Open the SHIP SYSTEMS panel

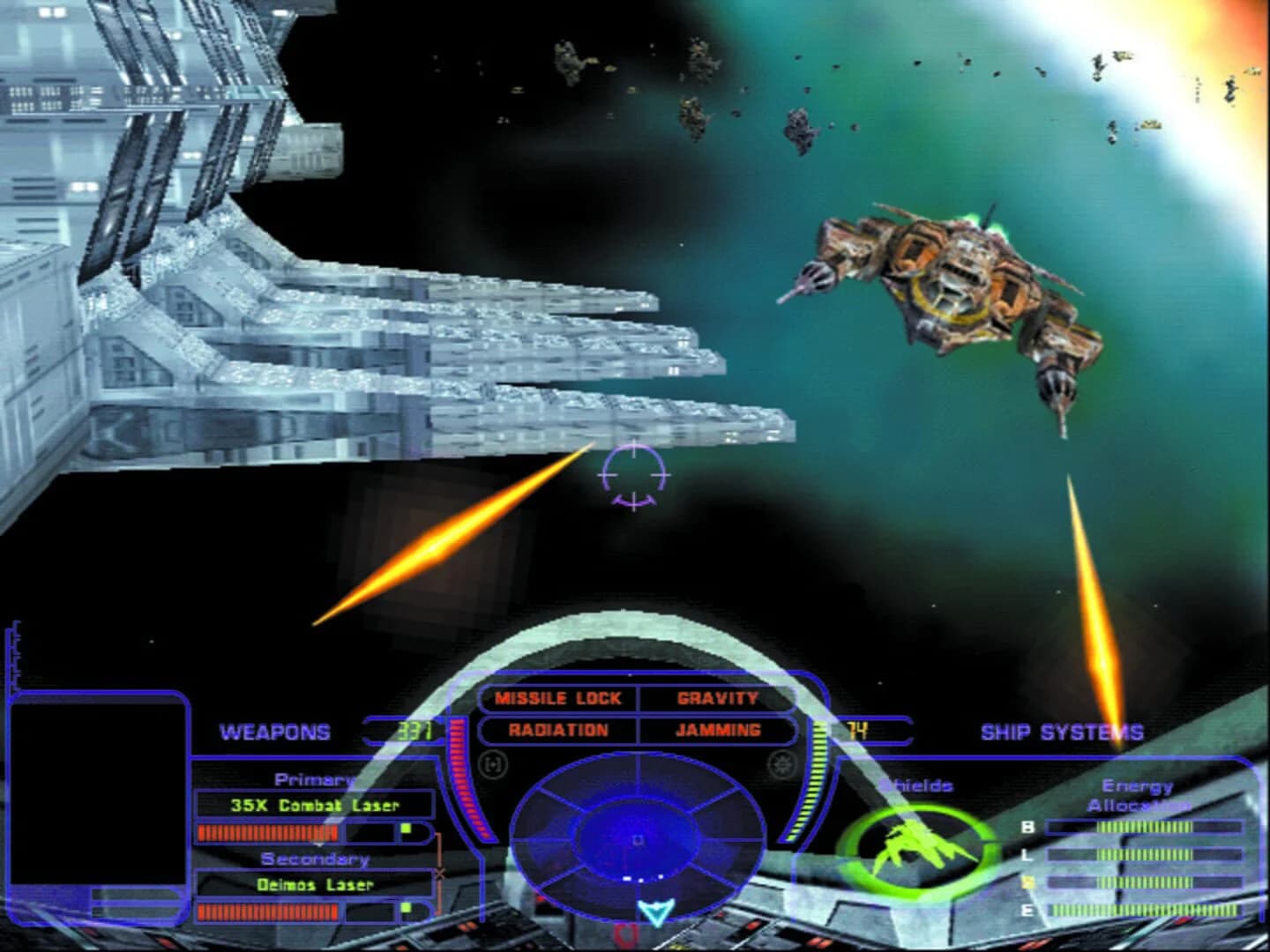(x=1063, y=732)
